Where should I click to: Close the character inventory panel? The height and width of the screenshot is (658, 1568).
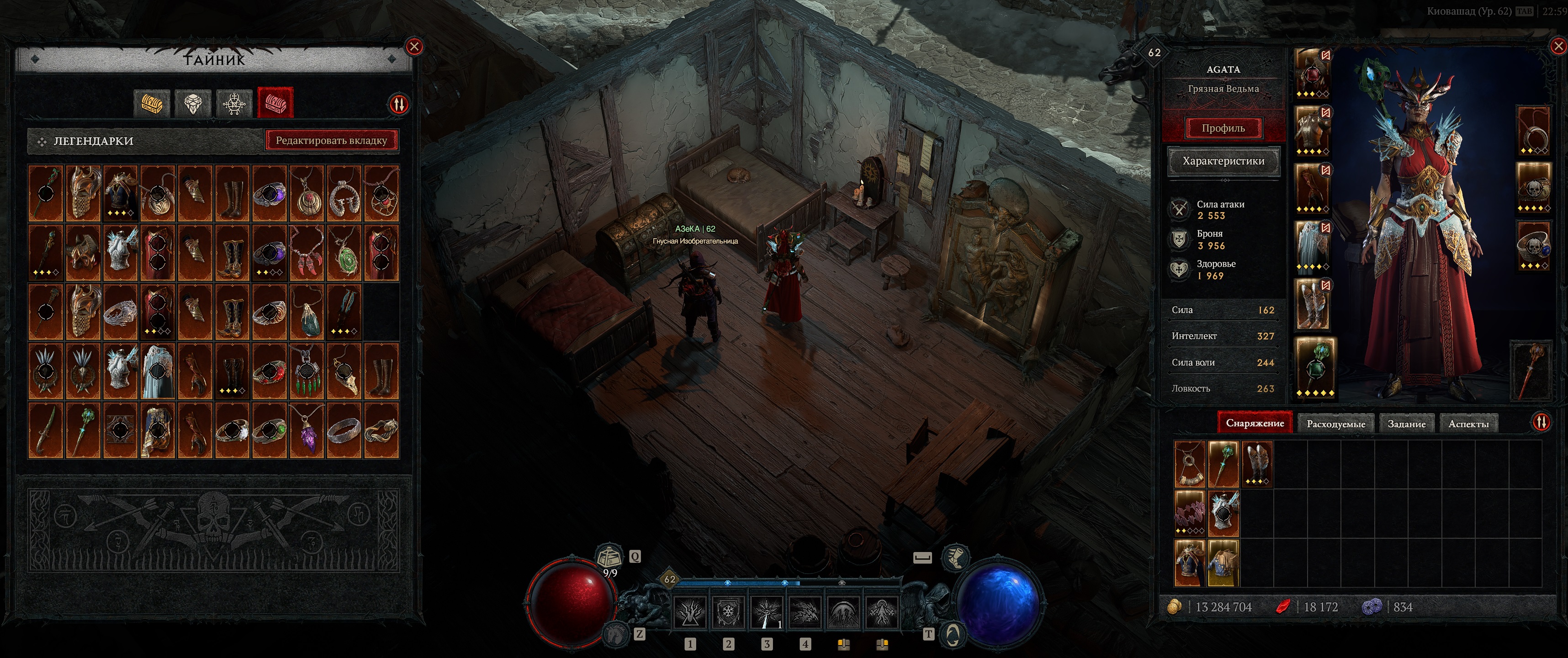pyautogui.click(x=1559, y=46)
